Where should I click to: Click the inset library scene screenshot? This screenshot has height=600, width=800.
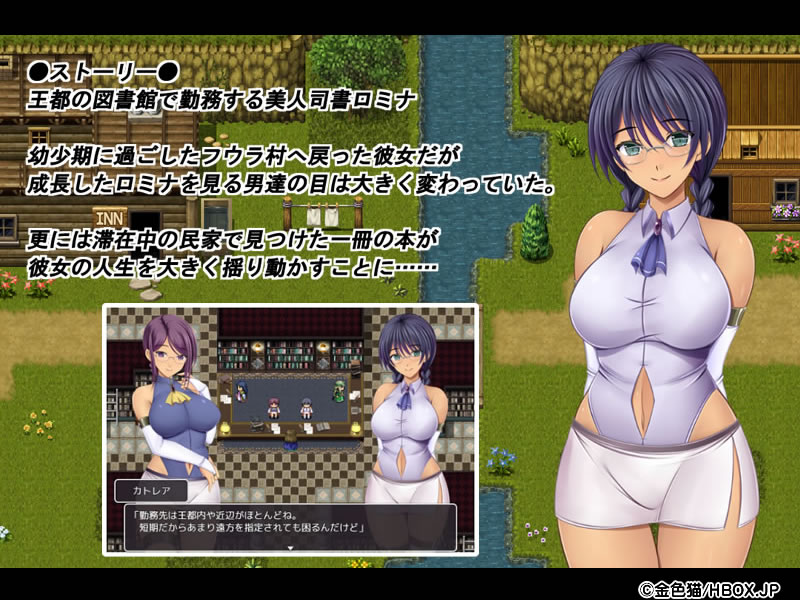coord(290,400)
